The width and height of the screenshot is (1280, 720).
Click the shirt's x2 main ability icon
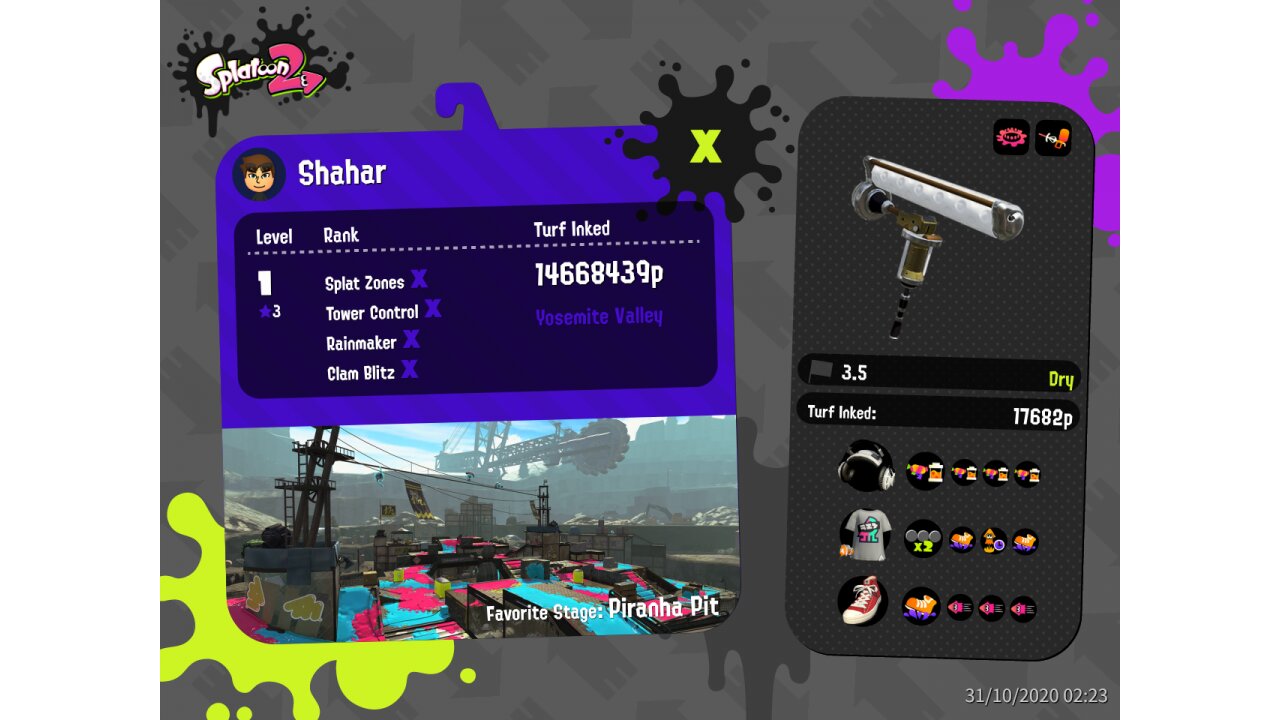[x=922, y=539]
